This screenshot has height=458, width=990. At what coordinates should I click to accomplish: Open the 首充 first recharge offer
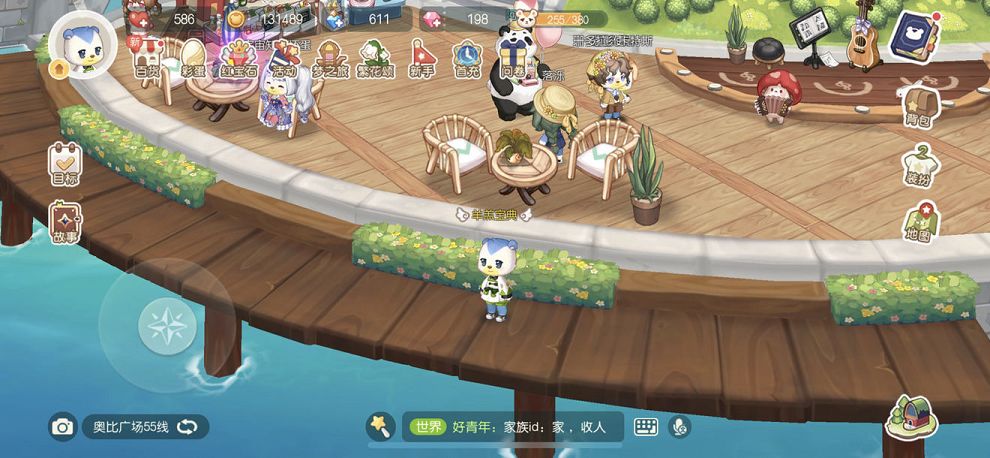pyautogui.click(x=467, y=59)
